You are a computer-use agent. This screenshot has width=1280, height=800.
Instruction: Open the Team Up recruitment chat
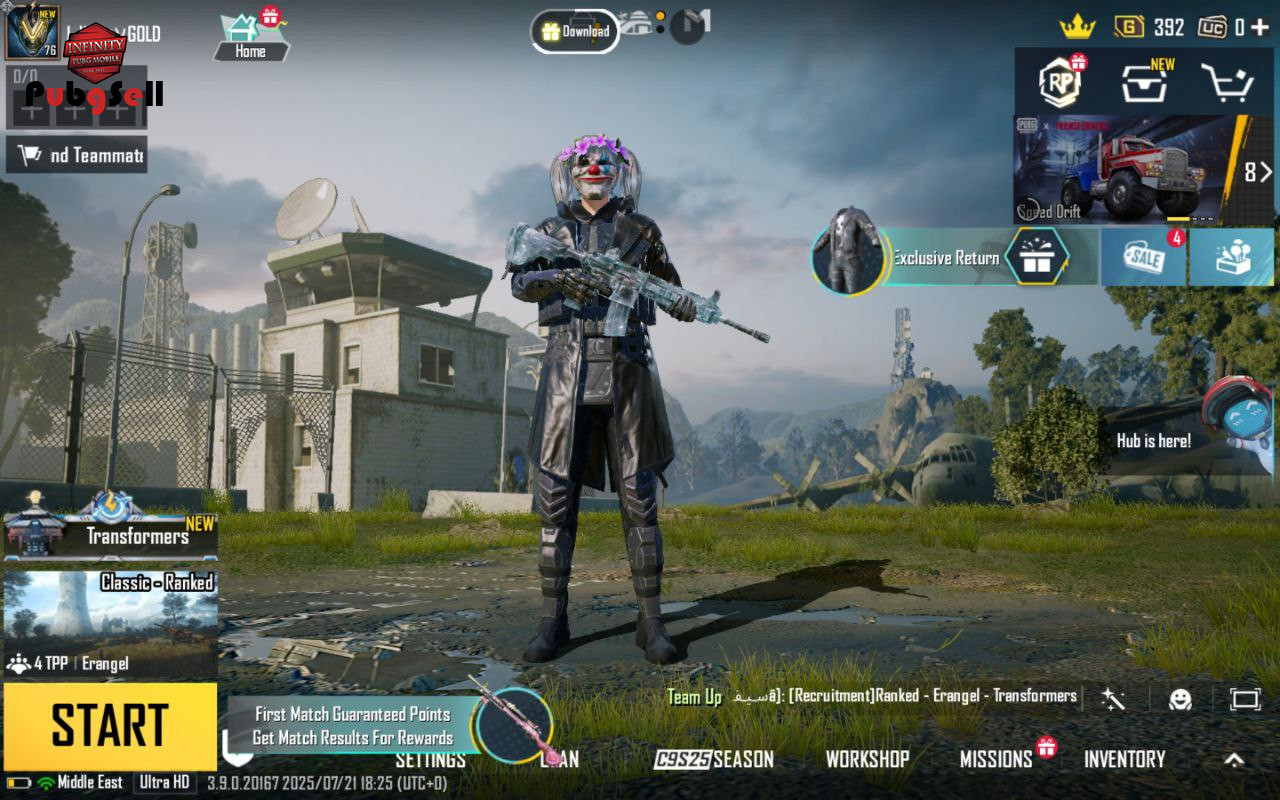[x=870, y=696]
